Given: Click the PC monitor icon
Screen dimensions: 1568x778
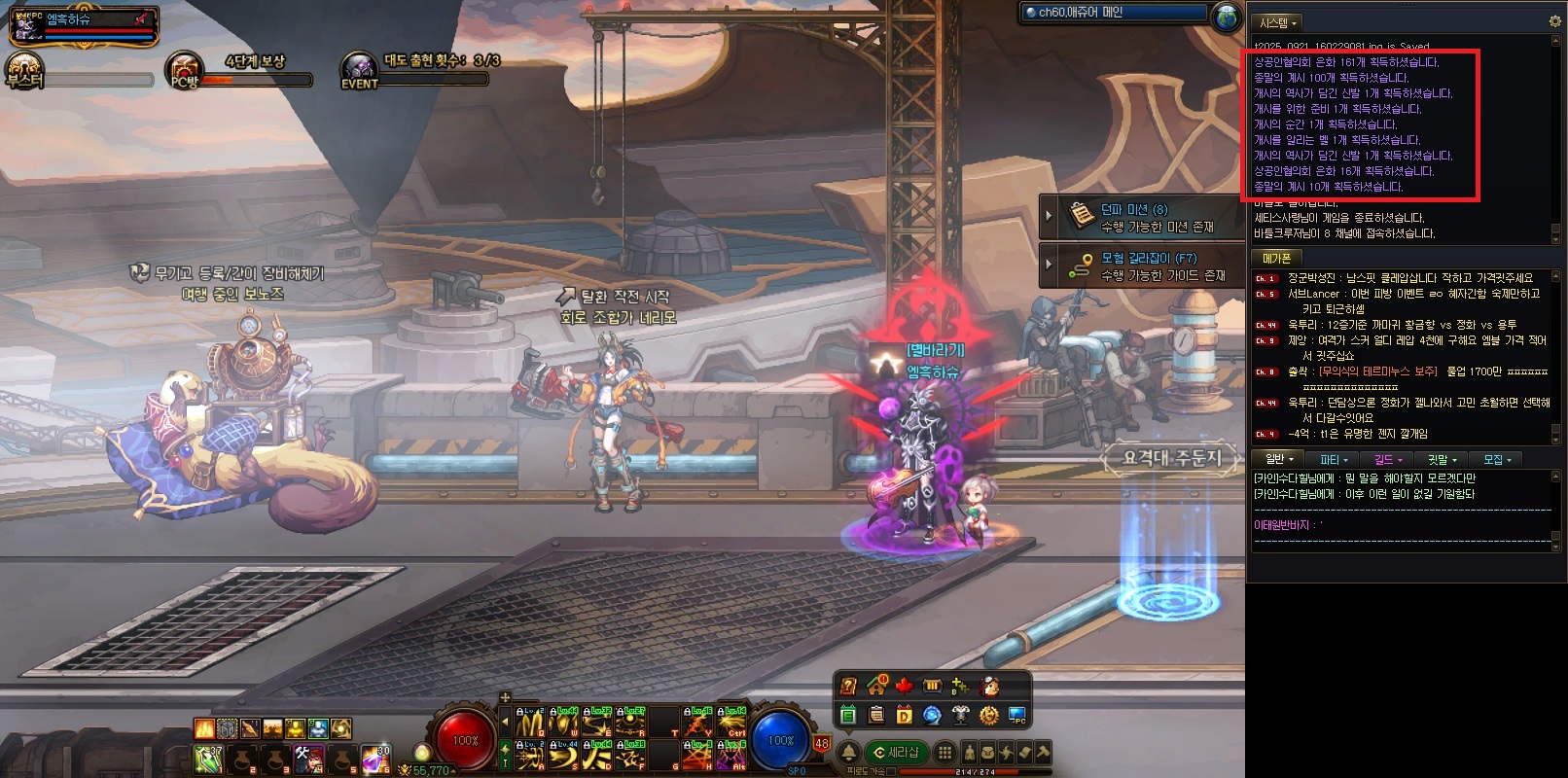Looking at the screenshot, I should point(1017,716).
